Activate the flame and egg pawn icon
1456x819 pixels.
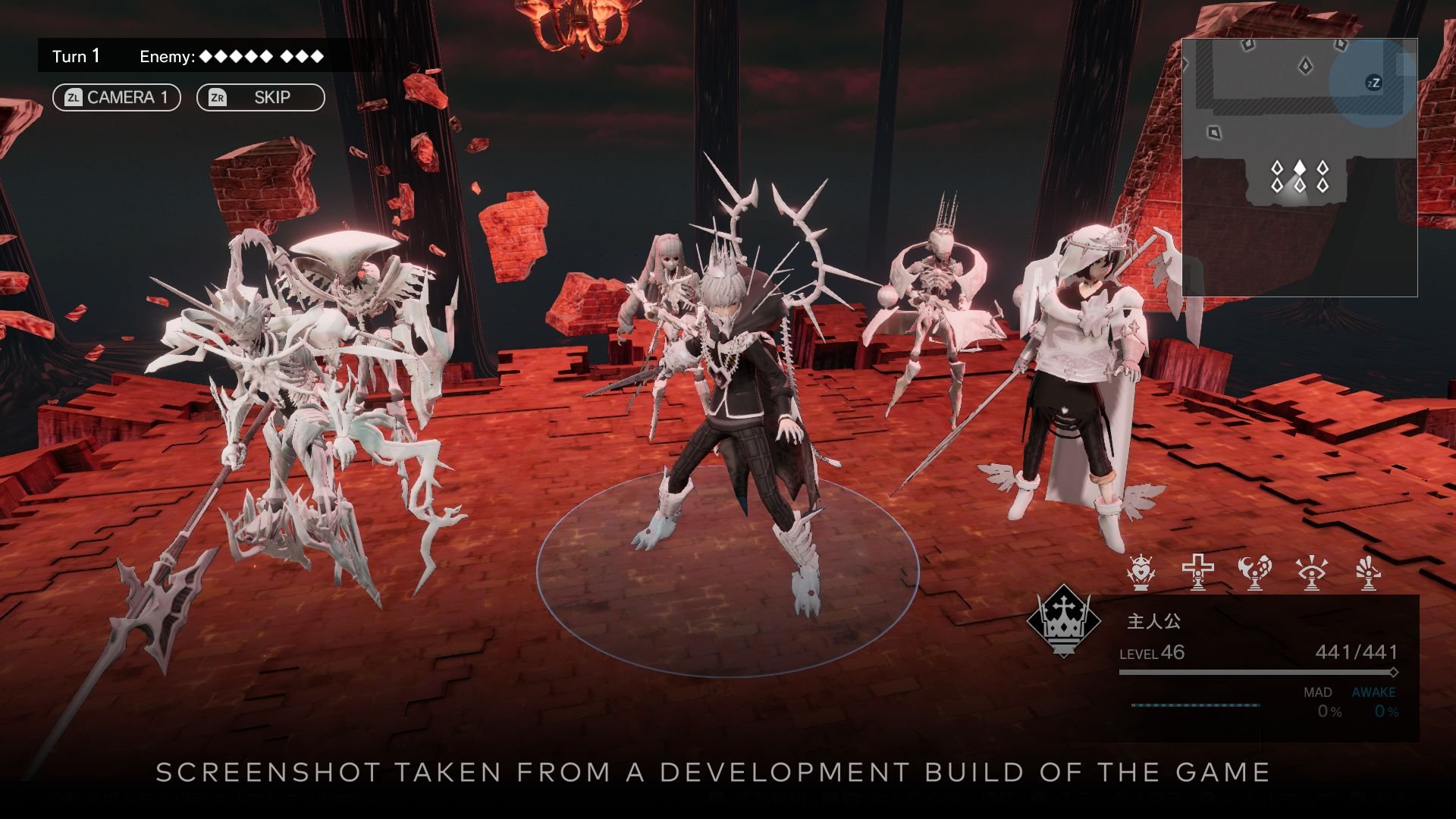1254,573
